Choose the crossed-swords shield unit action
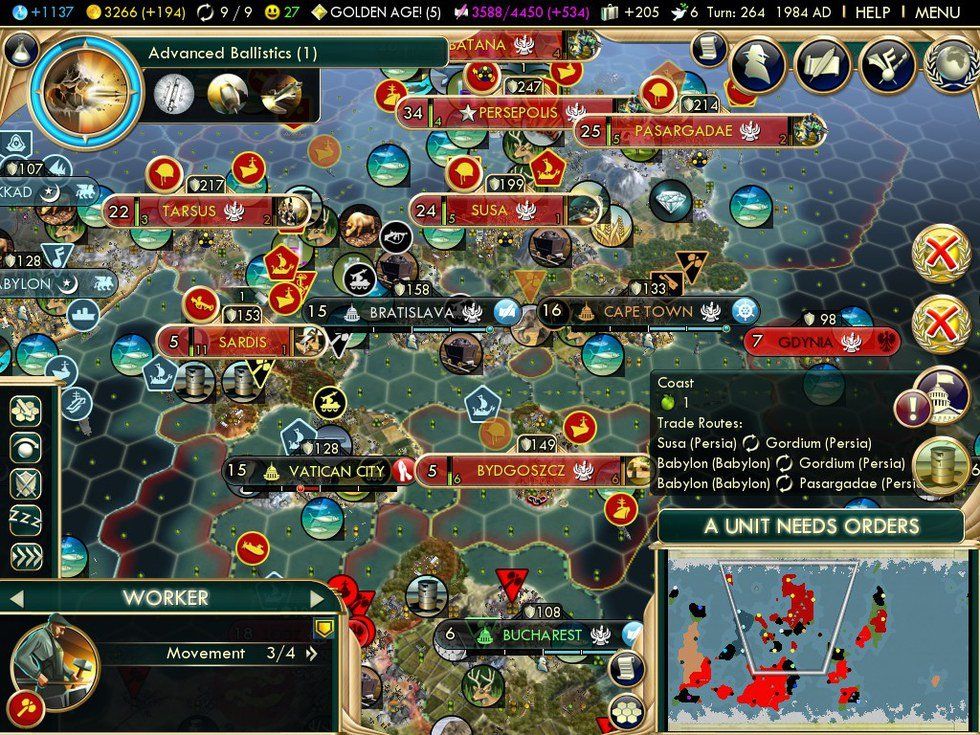The image size is (980, 735). (x=25, y=482)
